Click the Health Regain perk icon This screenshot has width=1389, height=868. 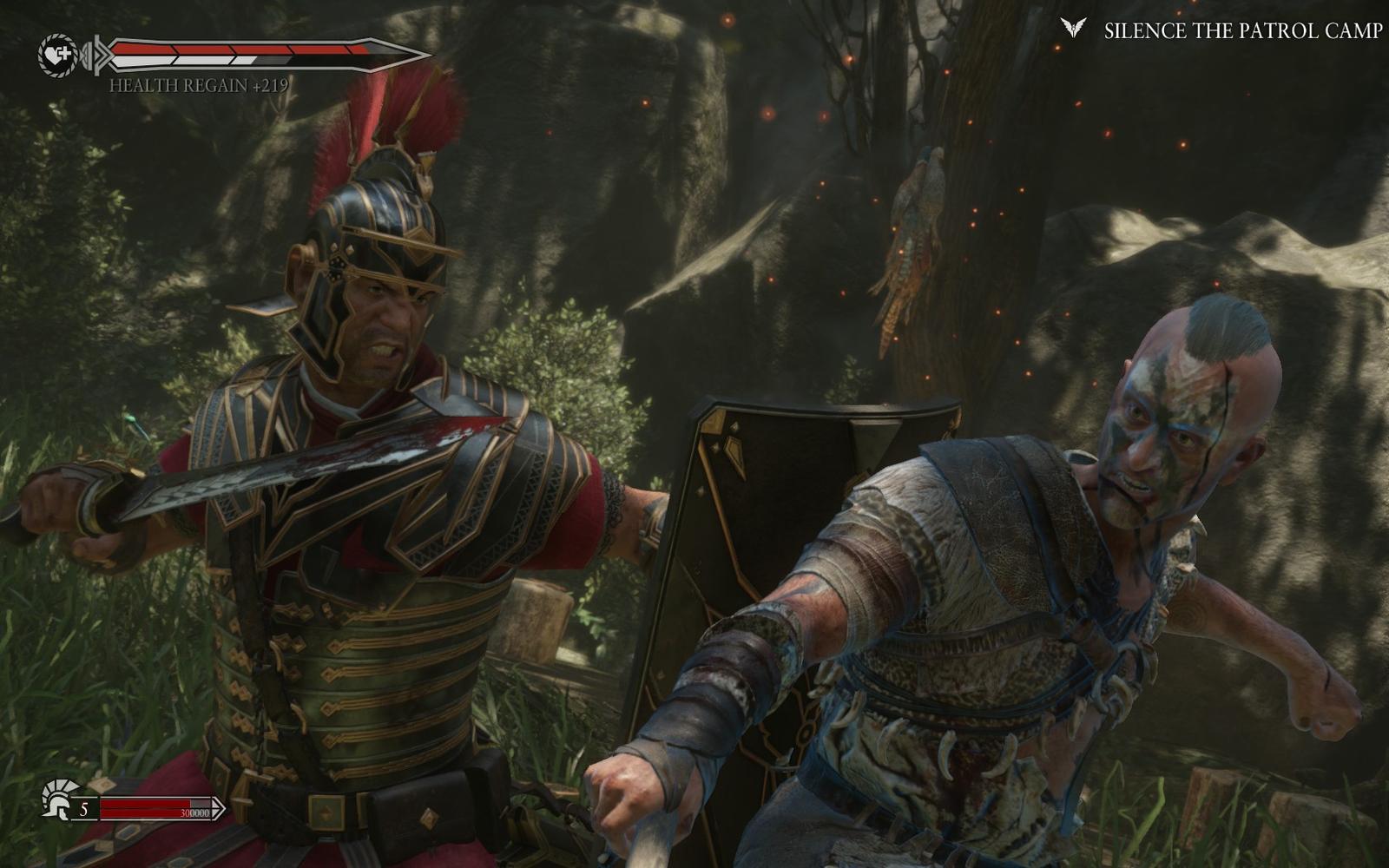pyautogui.click(x=57, y=54)
